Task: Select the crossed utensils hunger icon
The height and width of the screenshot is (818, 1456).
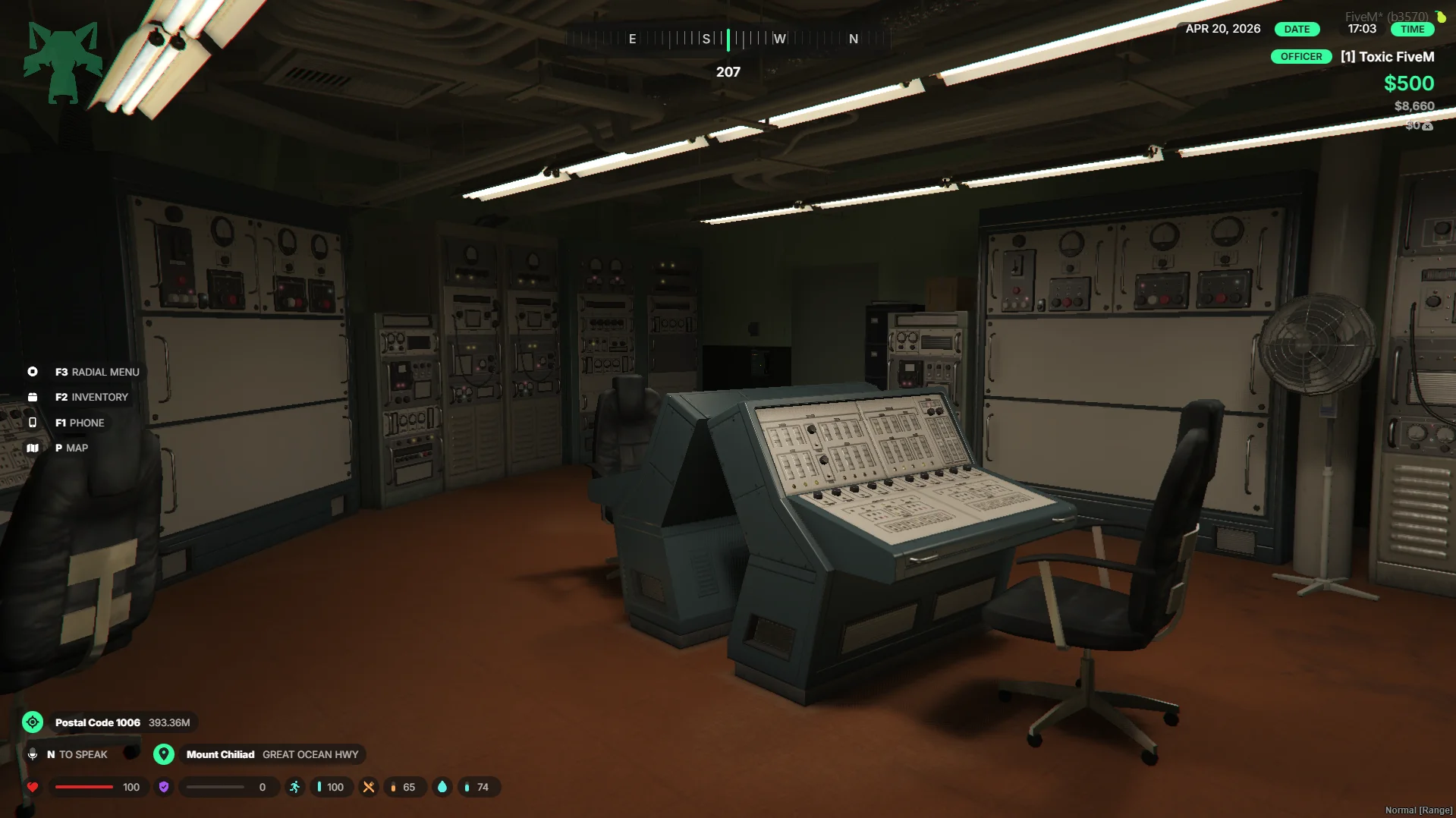Action: point(369,787)
